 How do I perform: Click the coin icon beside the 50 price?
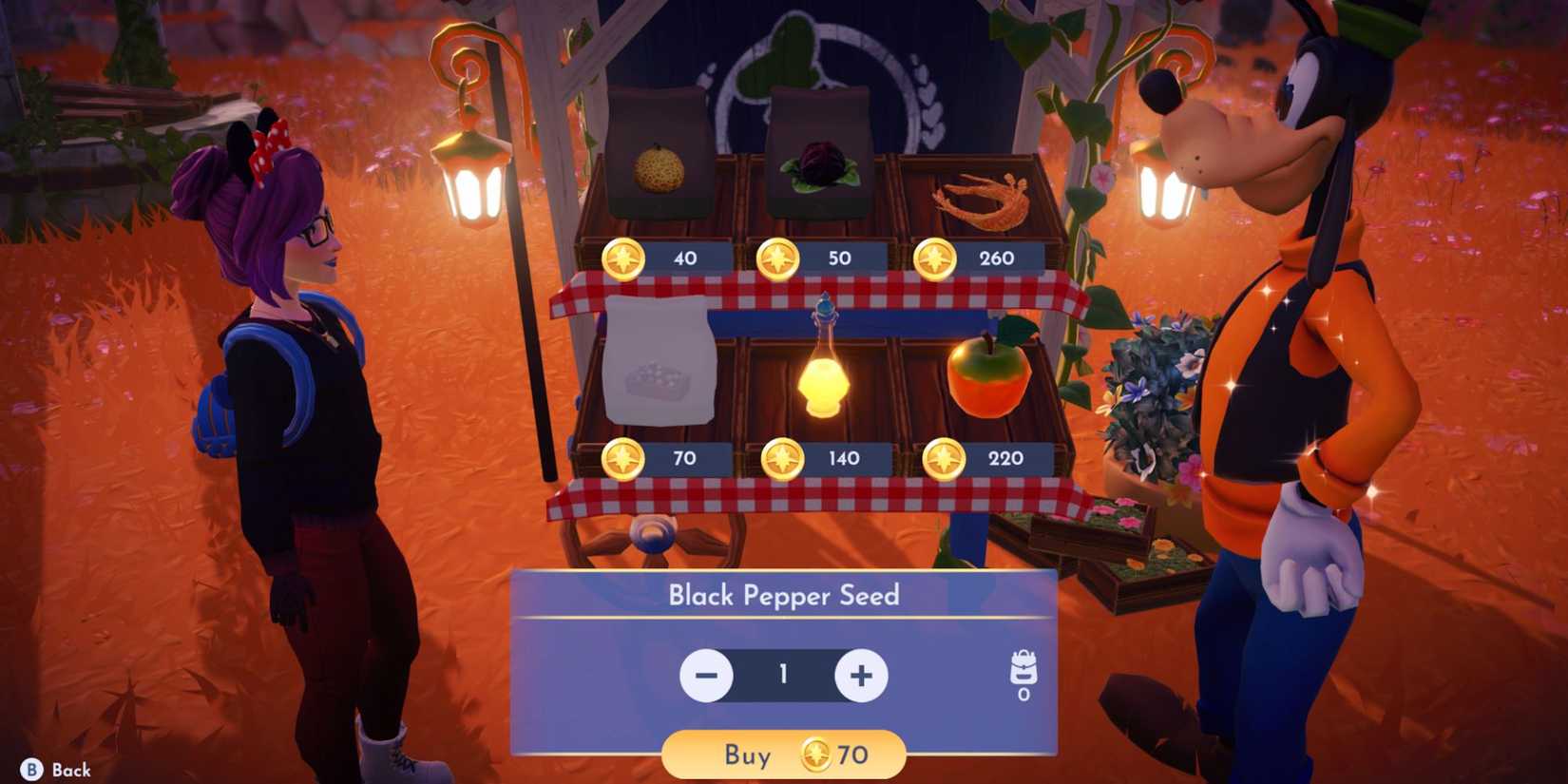point(776,258)
